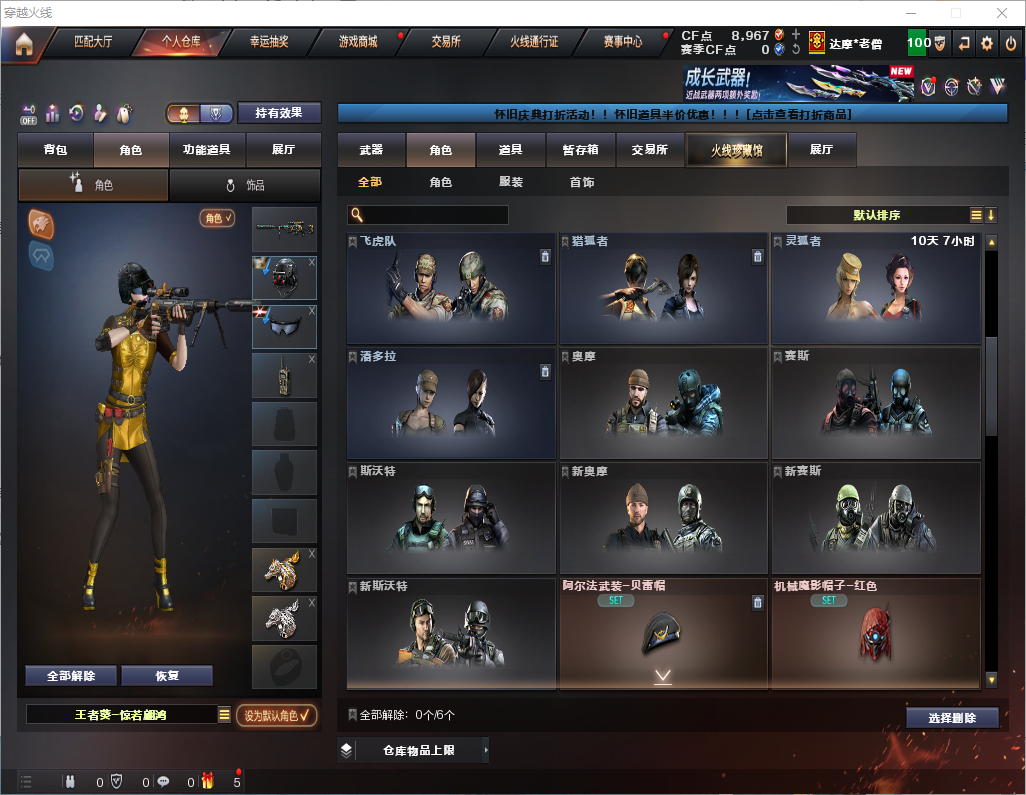
Task: Filter by the 服装 clothing sub-category
Action: 511,182
